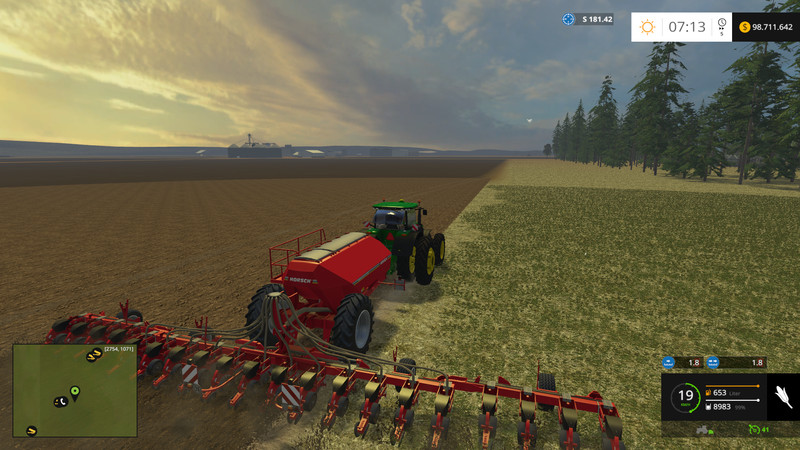Screen dimensions: 800x450
Task: Click the sun weather icon
Action: coord(648,27)
